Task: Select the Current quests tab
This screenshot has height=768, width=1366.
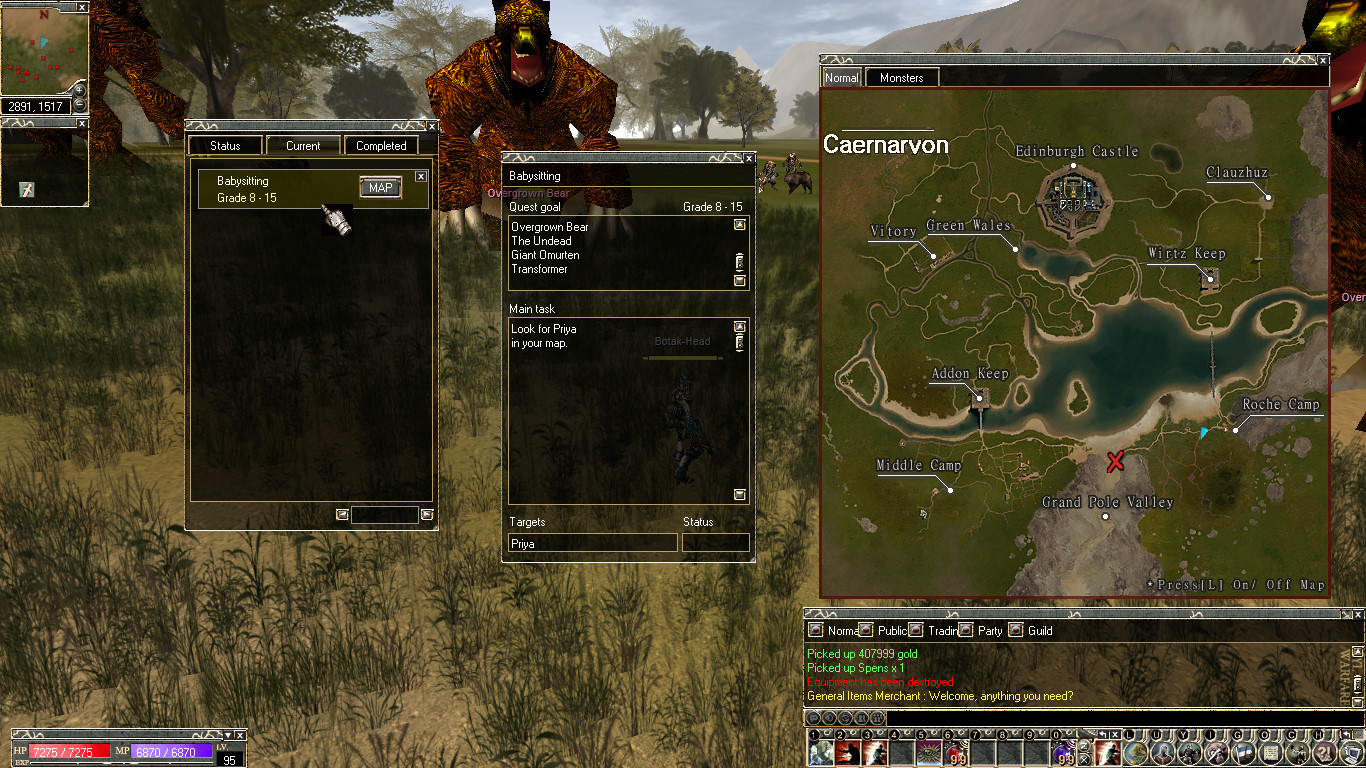Action: pyautogui.click(x=303, y=146)
